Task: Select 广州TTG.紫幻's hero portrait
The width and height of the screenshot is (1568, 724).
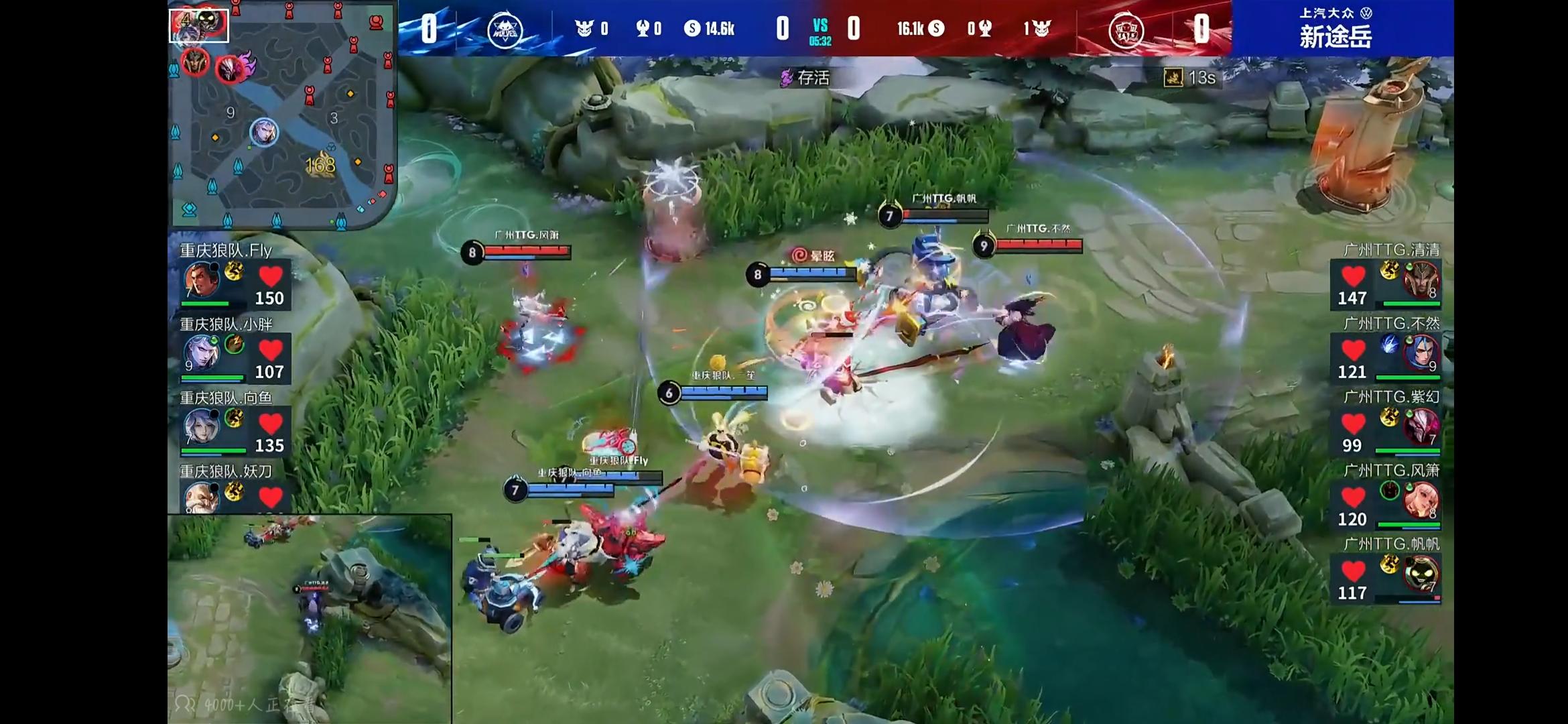Action: [1420, 426]
